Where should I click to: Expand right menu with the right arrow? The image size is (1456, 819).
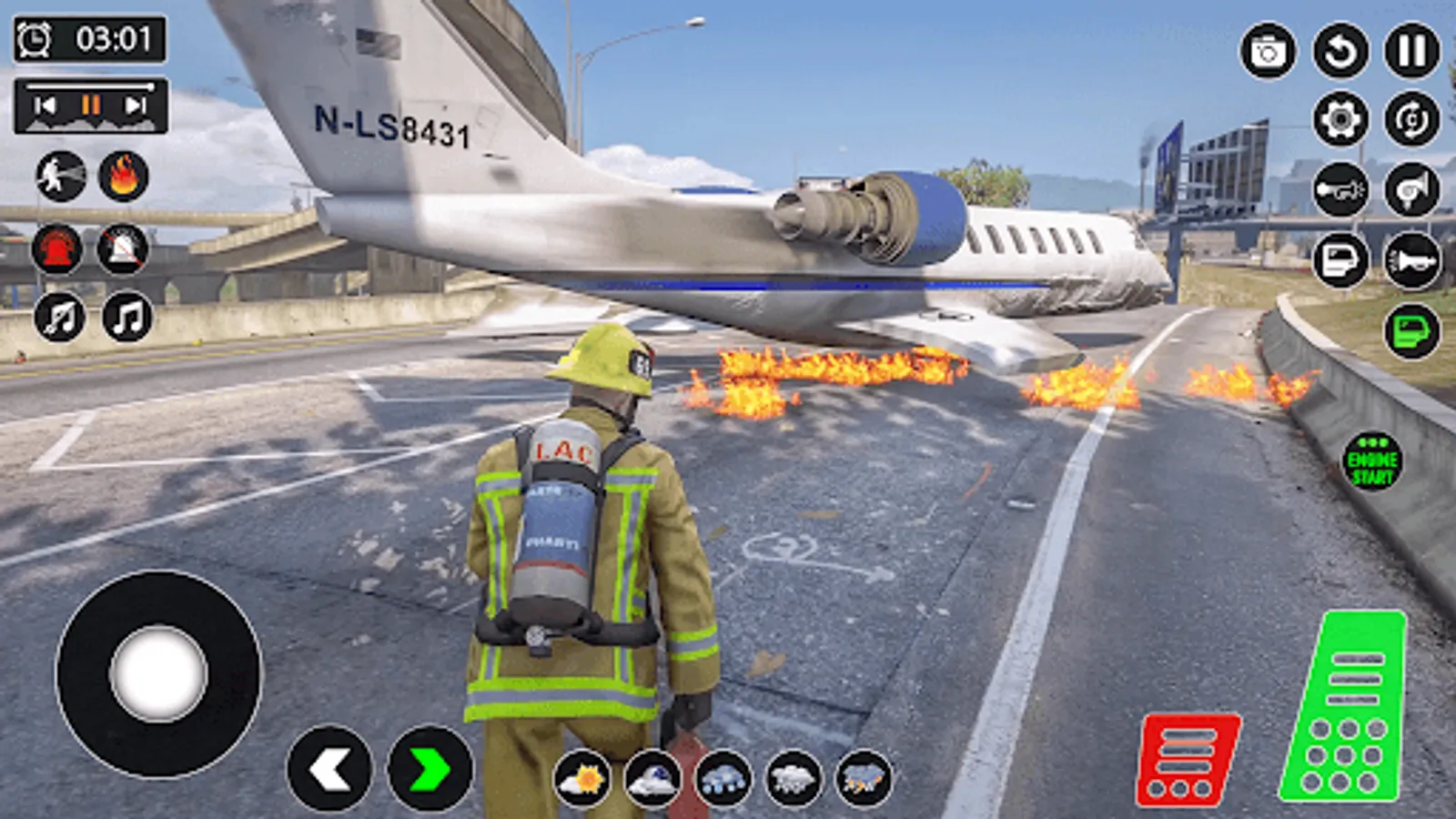[x=428, y=765]
